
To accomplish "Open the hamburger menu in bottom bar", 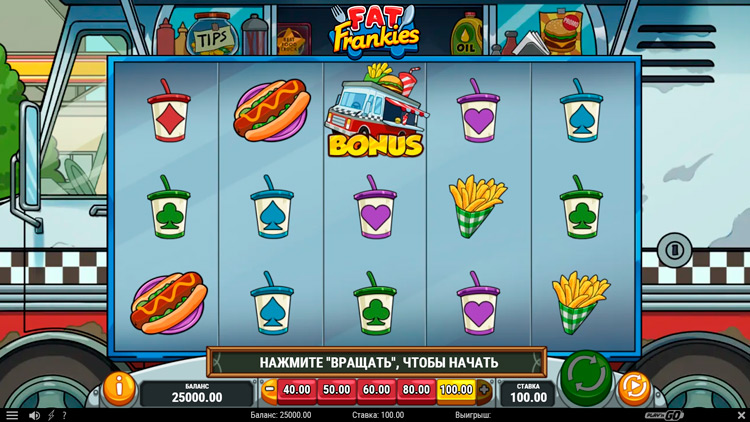I will coord(12,415).
